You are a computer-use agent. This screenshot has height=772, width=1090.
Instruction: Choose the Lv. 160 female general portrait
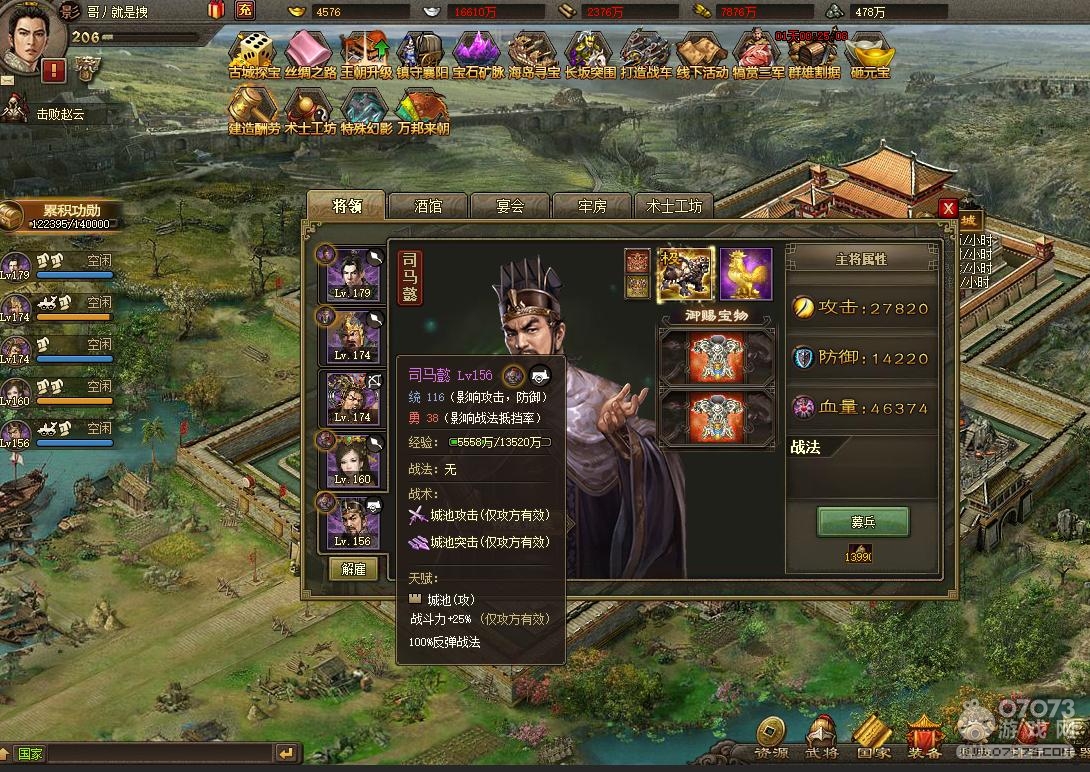tap(353, 461)
